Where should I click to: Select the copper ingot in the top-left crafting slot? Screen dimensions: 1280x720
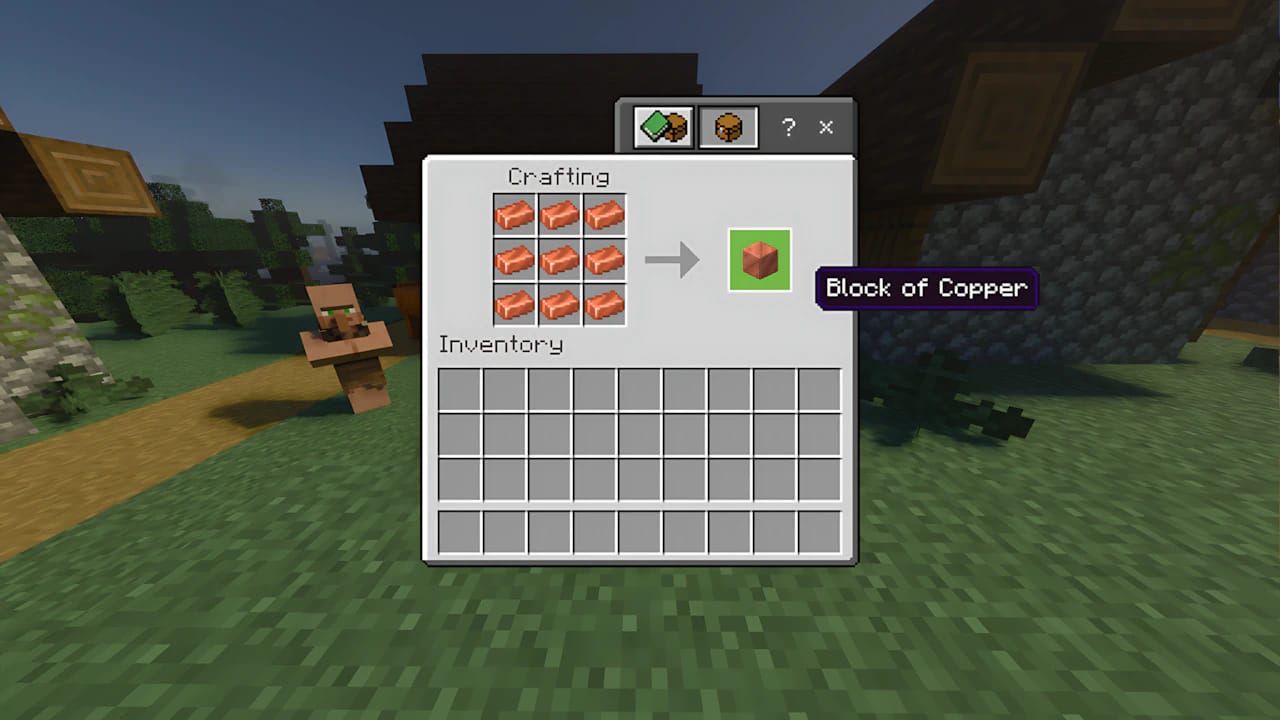515,215
